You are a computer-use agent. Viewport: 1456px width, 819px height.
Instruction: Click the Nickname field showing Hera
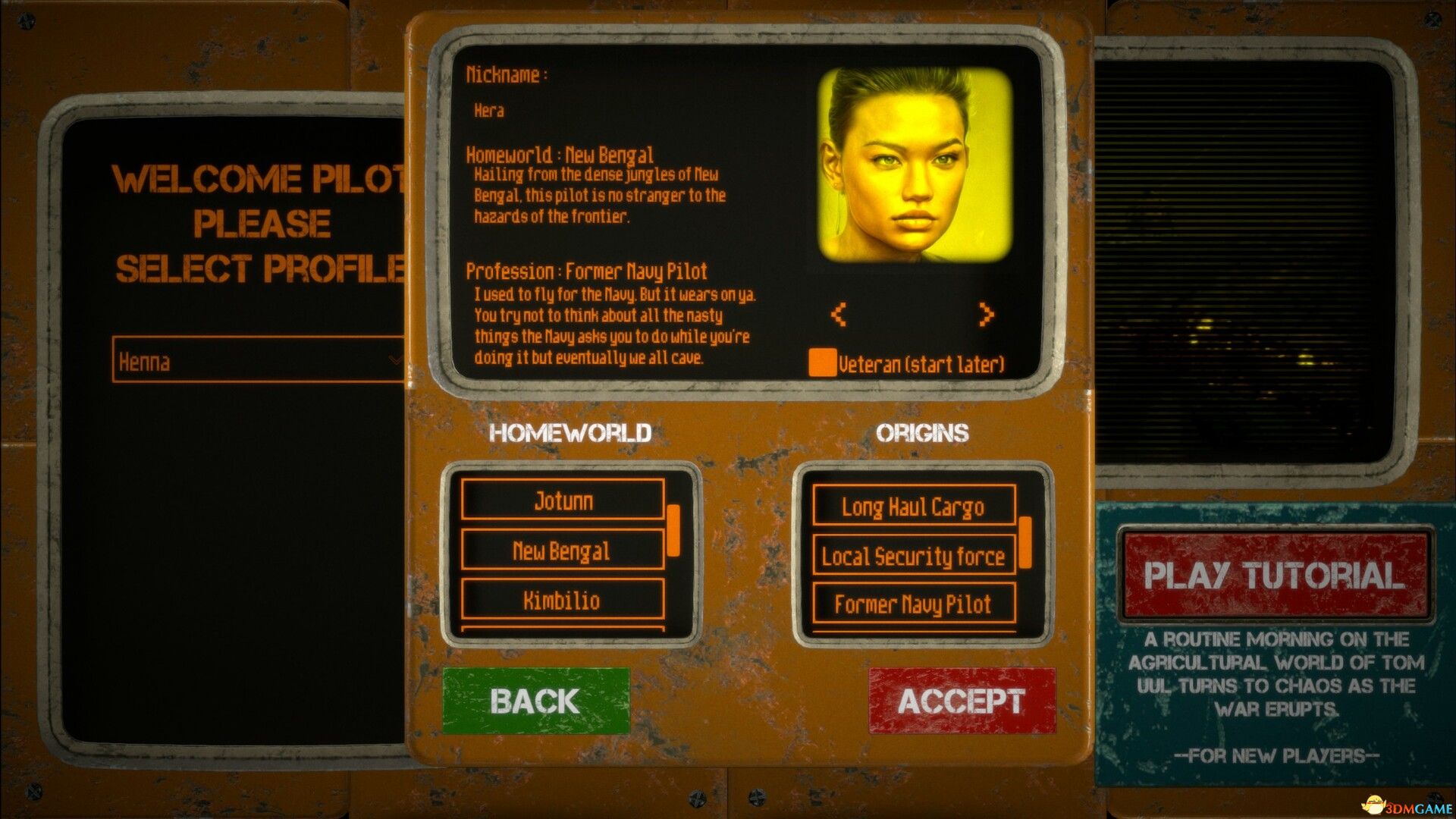coord(491,110)
